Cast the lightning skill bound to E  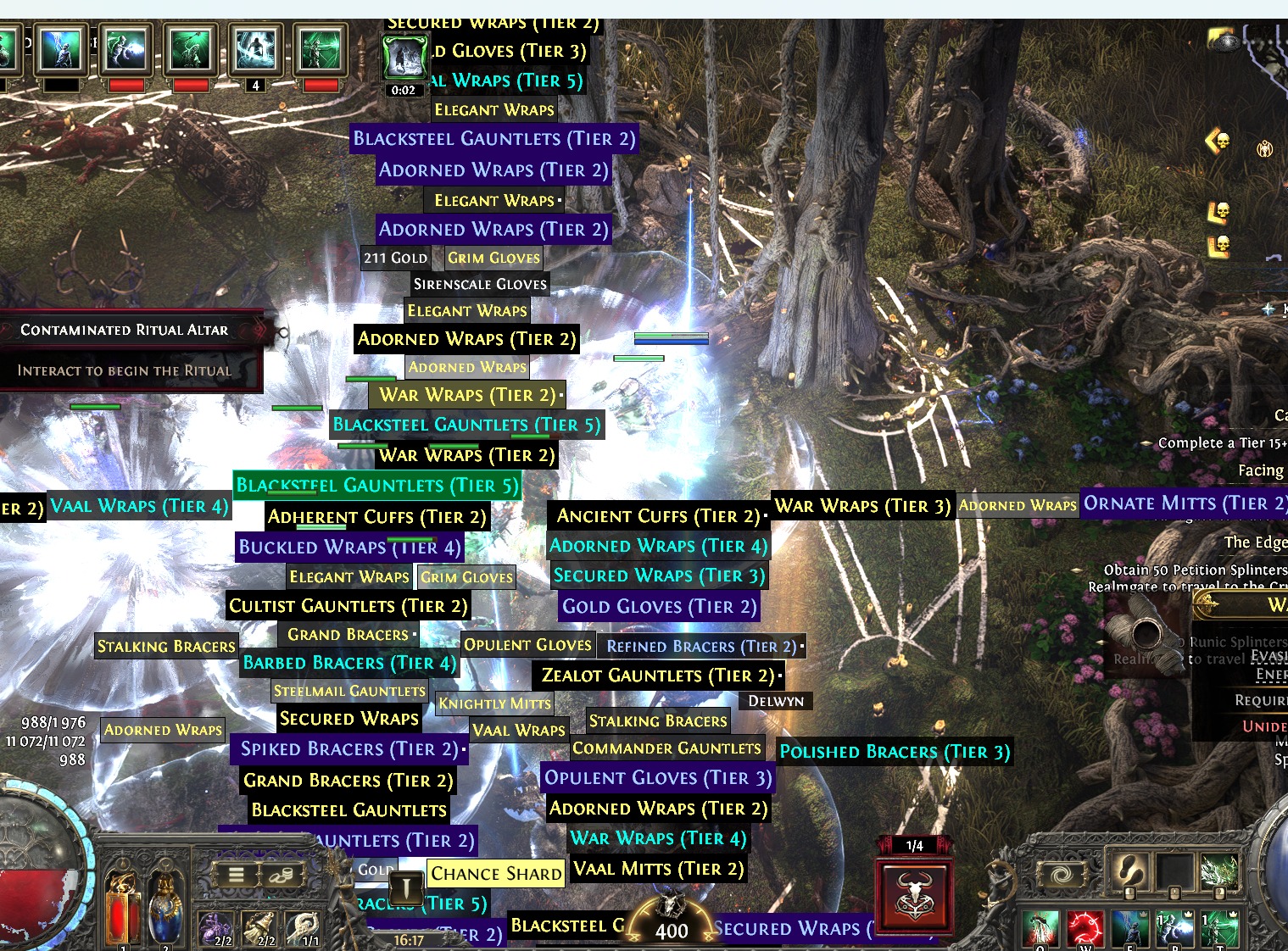tap(1129, 928)
